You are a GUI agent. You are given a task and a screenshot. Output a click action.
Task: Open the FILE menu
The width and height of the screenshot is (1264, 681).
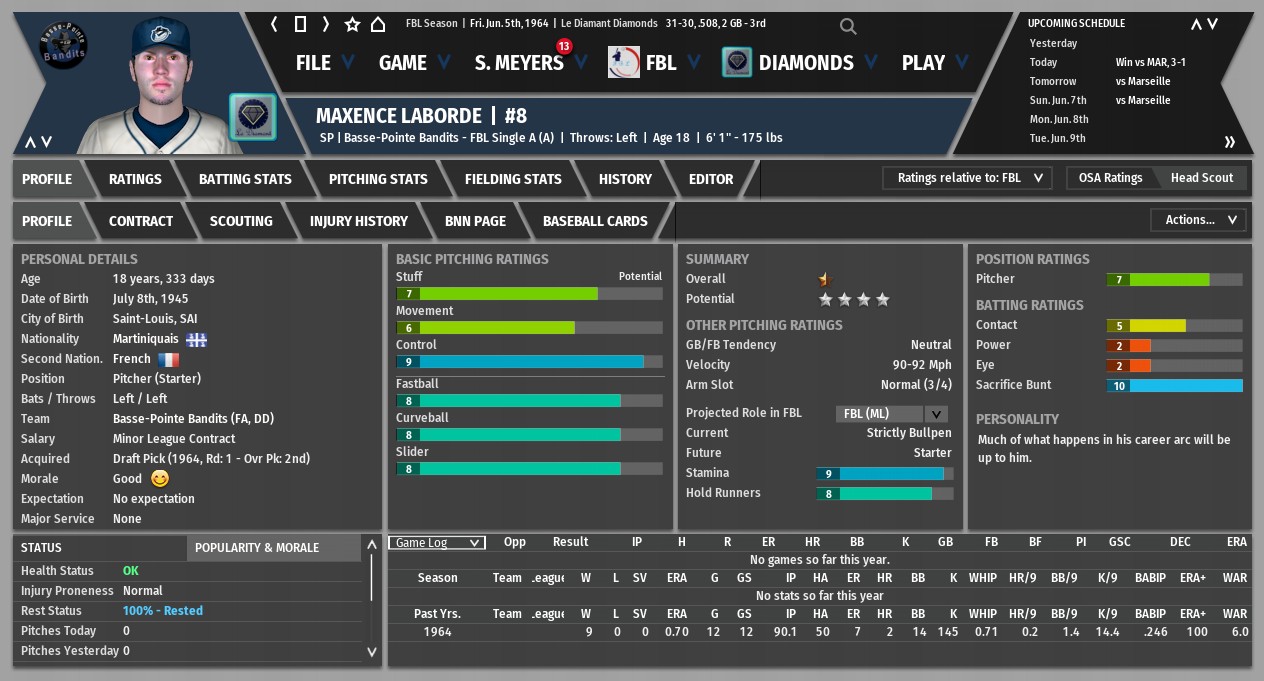pos(313,63)
